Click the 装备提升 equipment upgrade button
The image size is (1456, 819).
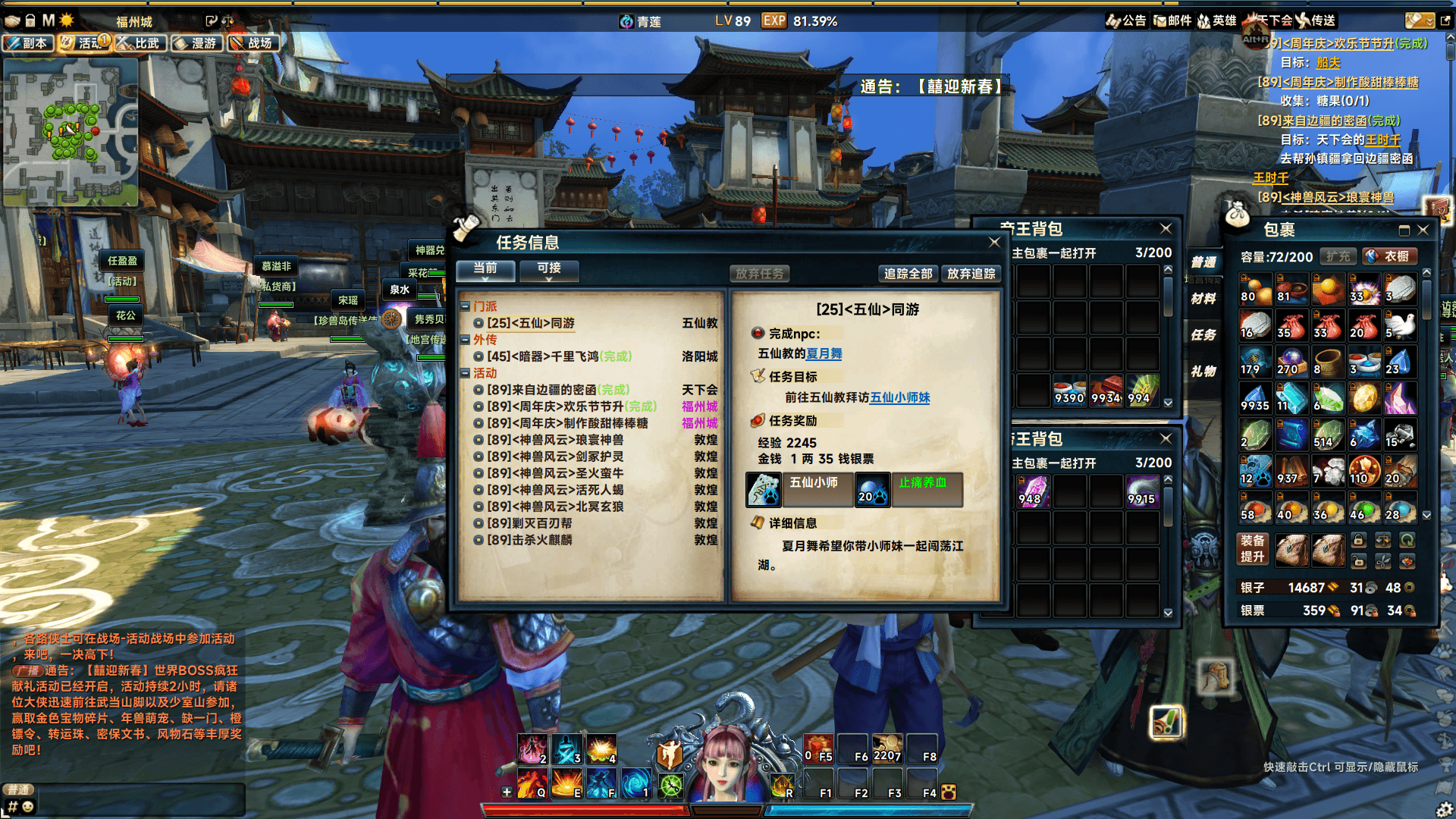pos(1252,548)
